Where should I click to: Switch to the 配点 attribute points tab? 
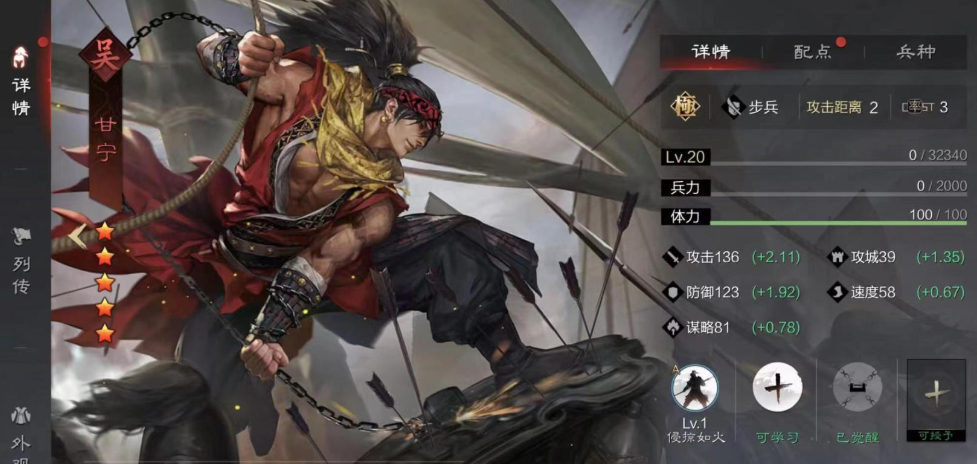click(x=812, y=52)
